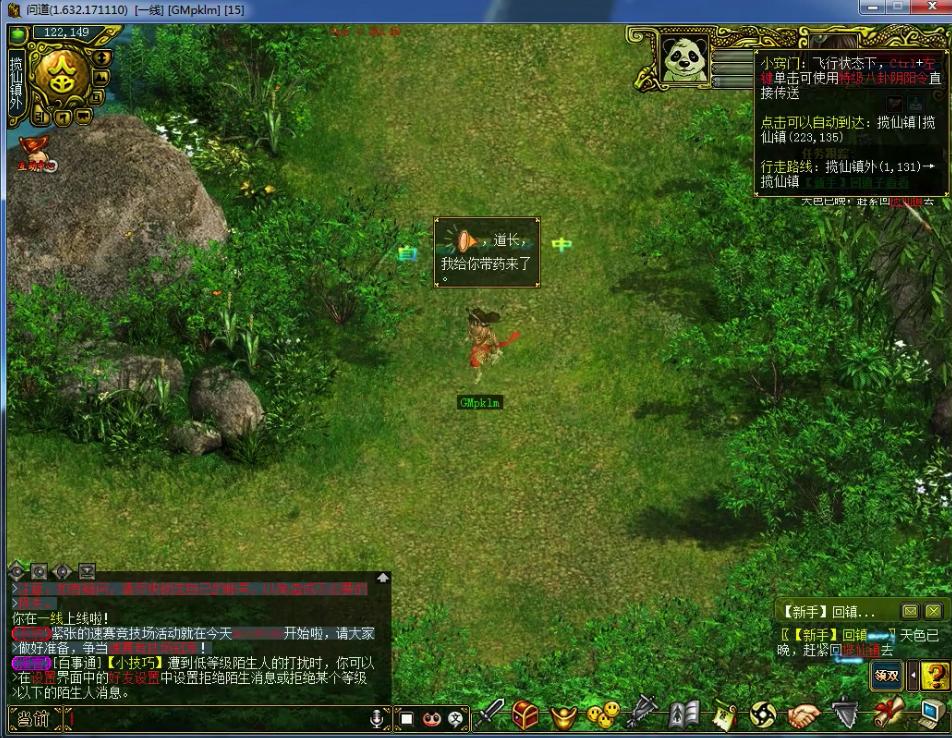Click the microphone icon in the chat bar

click(x=377, y=718)
